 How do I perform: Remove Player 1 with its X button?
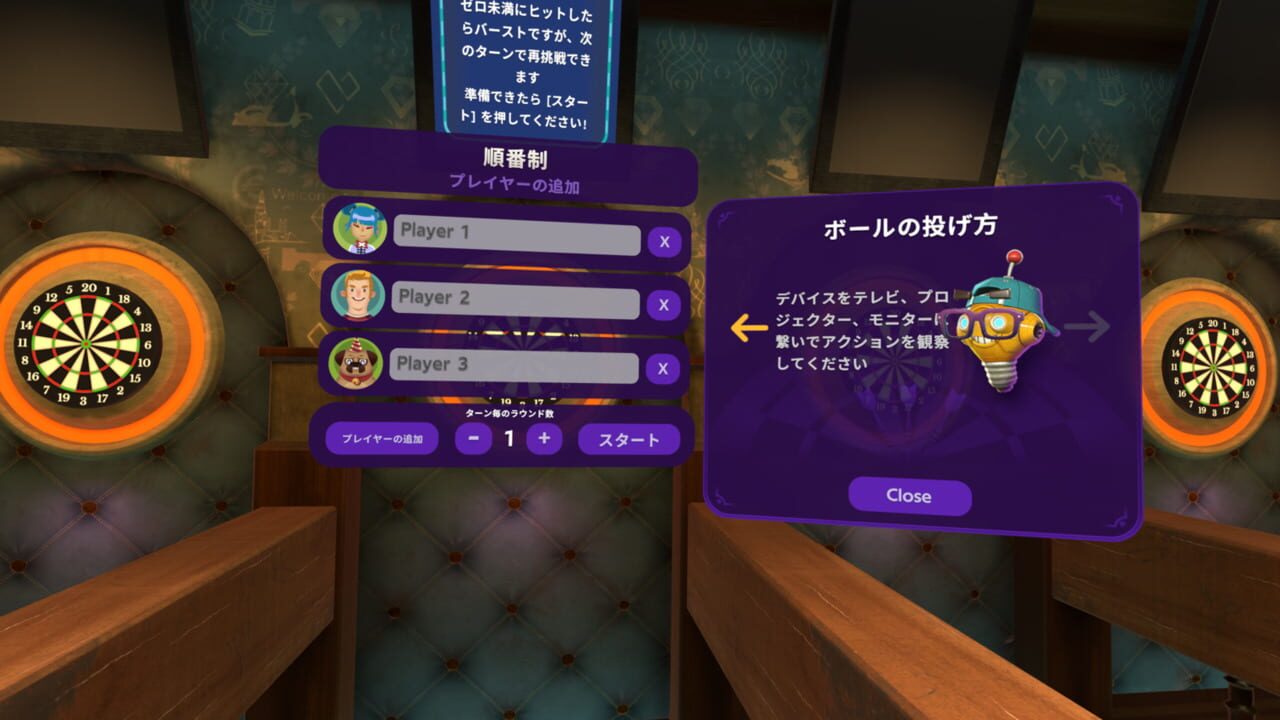pos(663,240)
